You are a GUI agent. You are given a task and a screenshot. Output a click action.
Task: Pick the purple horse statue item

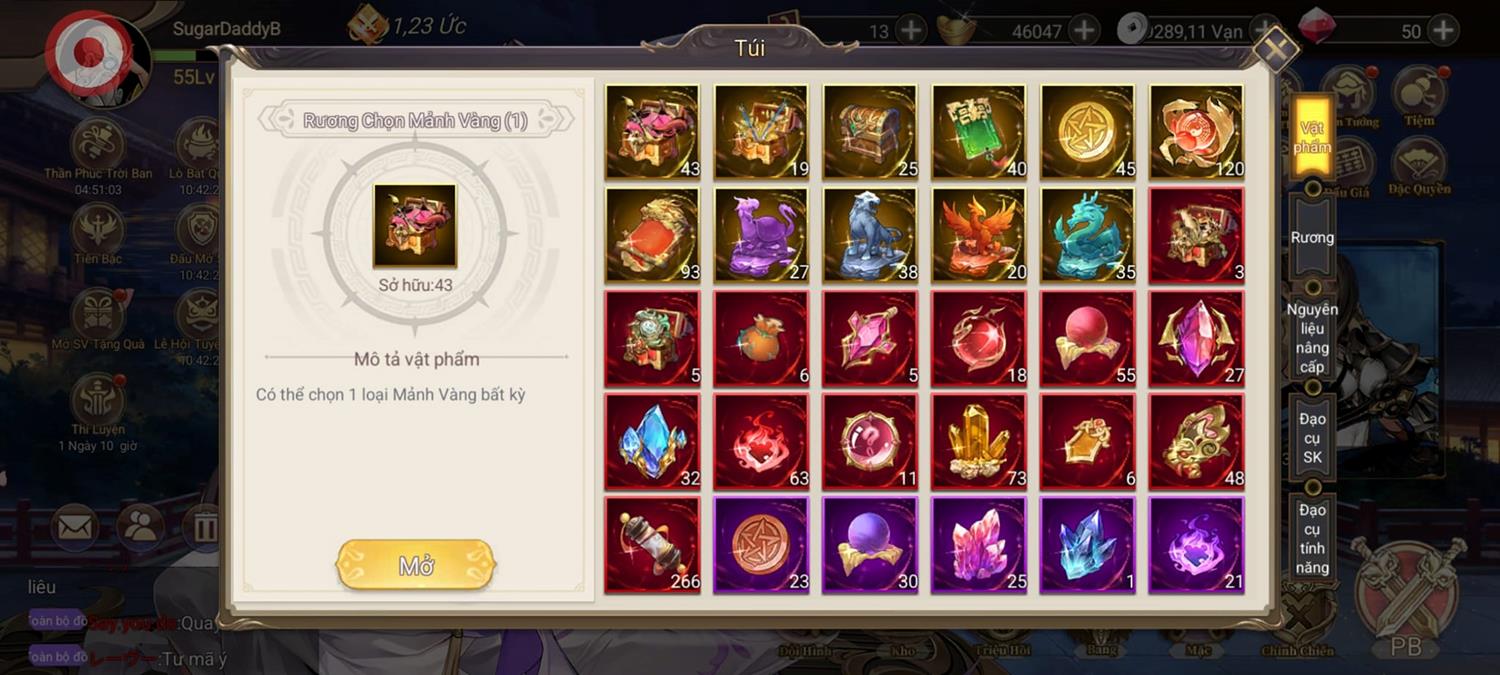761,235
